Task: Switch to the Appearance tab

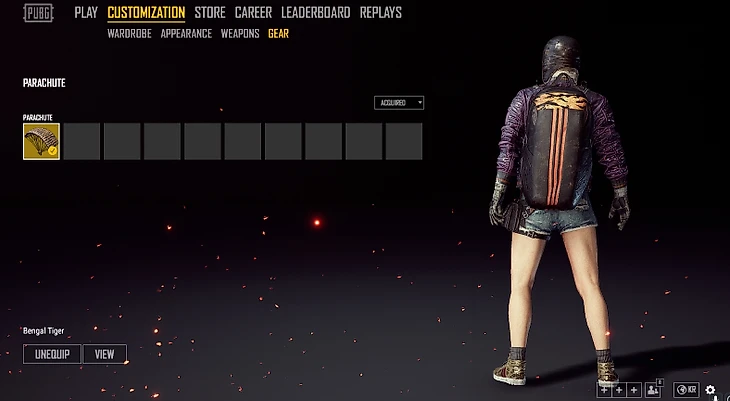Action: click(186, 33)
